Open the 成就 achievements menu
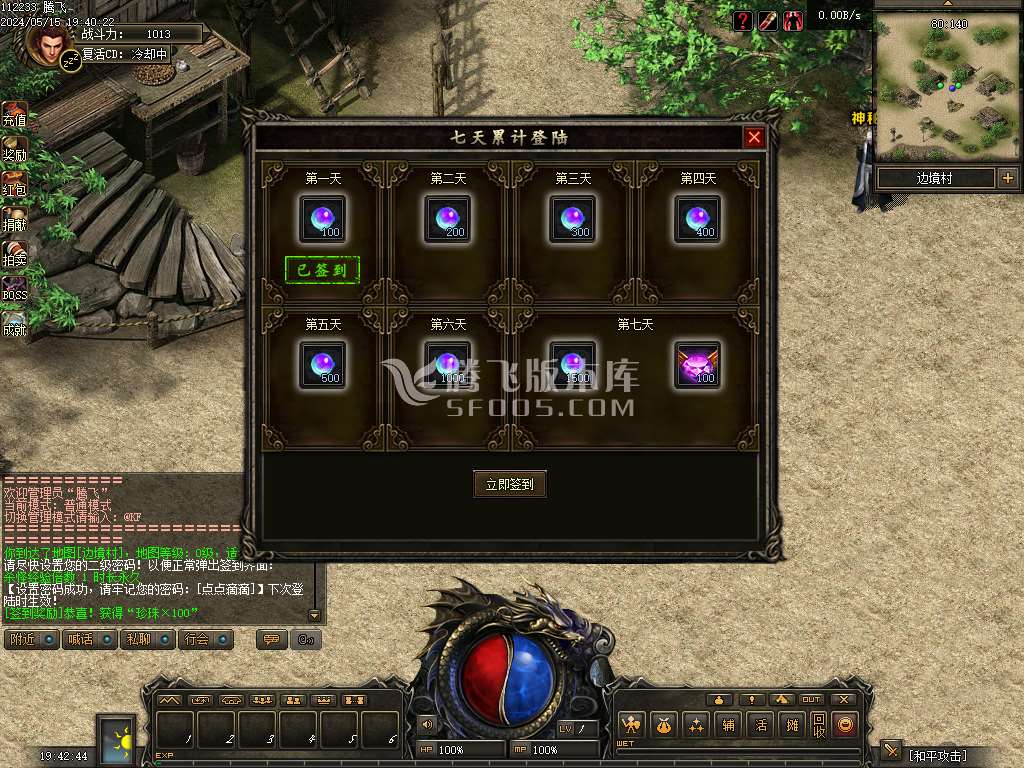 tap(14, 323)
